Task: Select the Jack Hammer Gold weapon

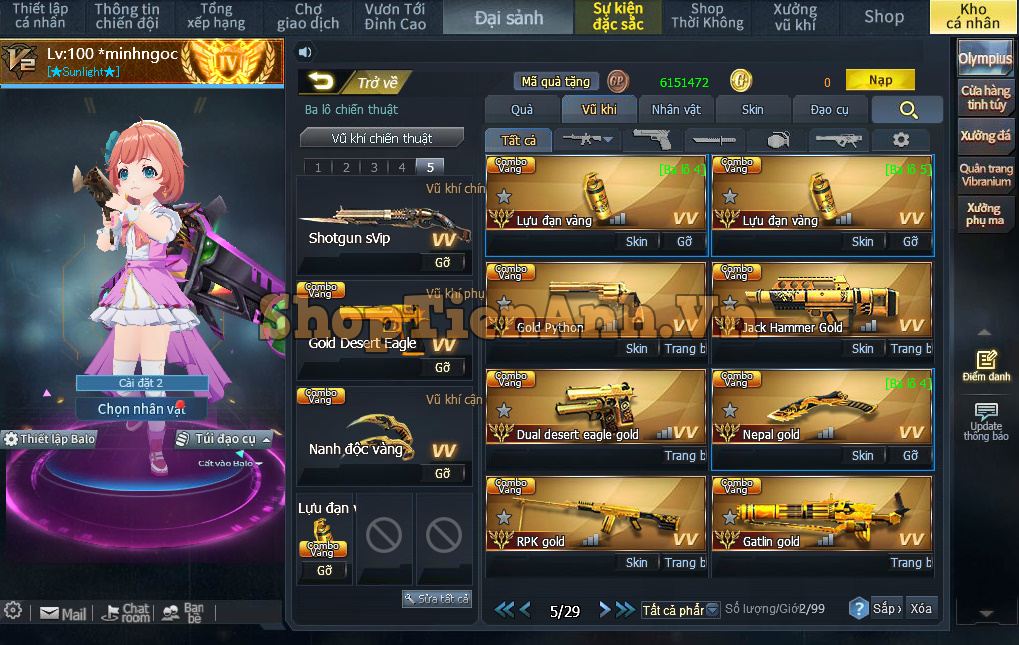Action: (821, 298)
